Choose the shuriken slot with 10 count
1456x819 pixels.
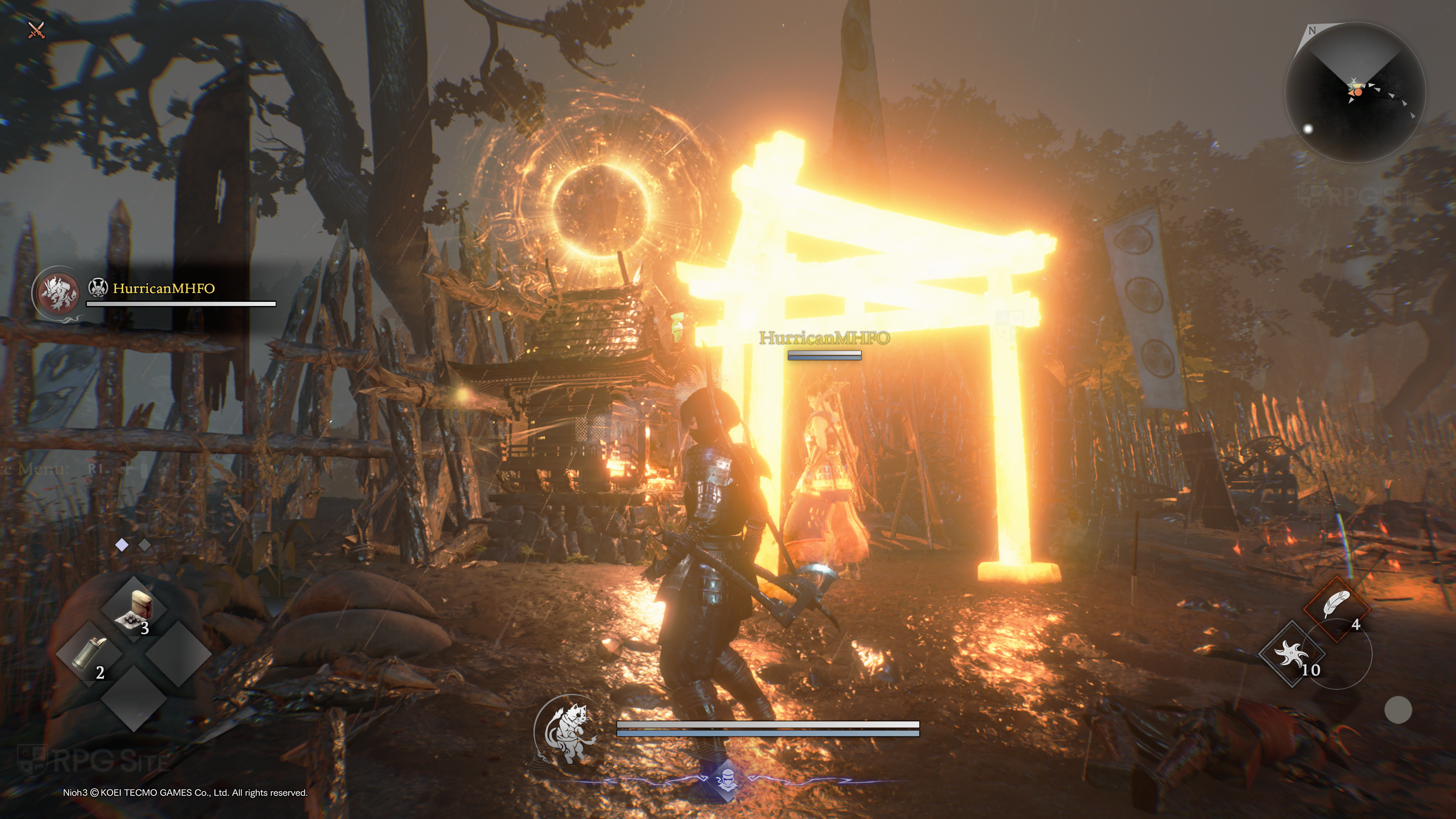point(1291,654)
